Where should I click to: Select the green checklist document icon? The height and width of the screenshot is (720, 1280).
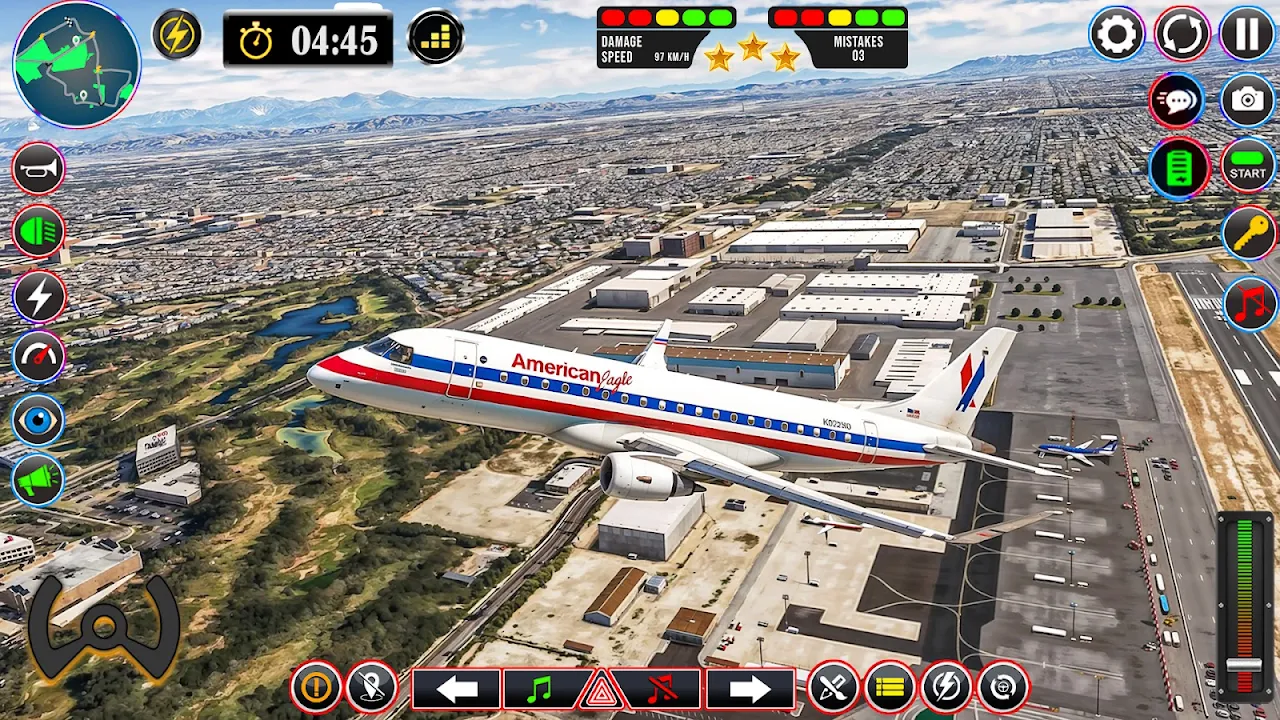(x=1180, y=167)
